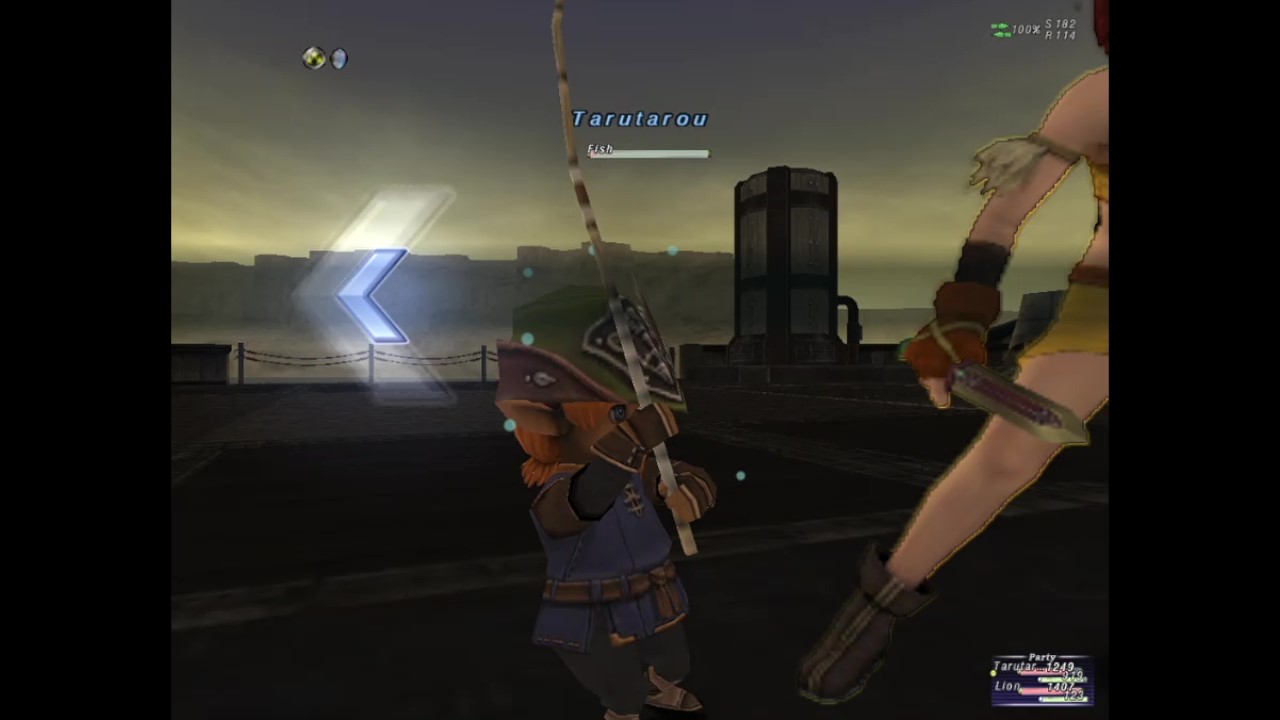Select the Tarutarou target name label
This screenshot has width=1280, height=720.
[x=640, y=119]
